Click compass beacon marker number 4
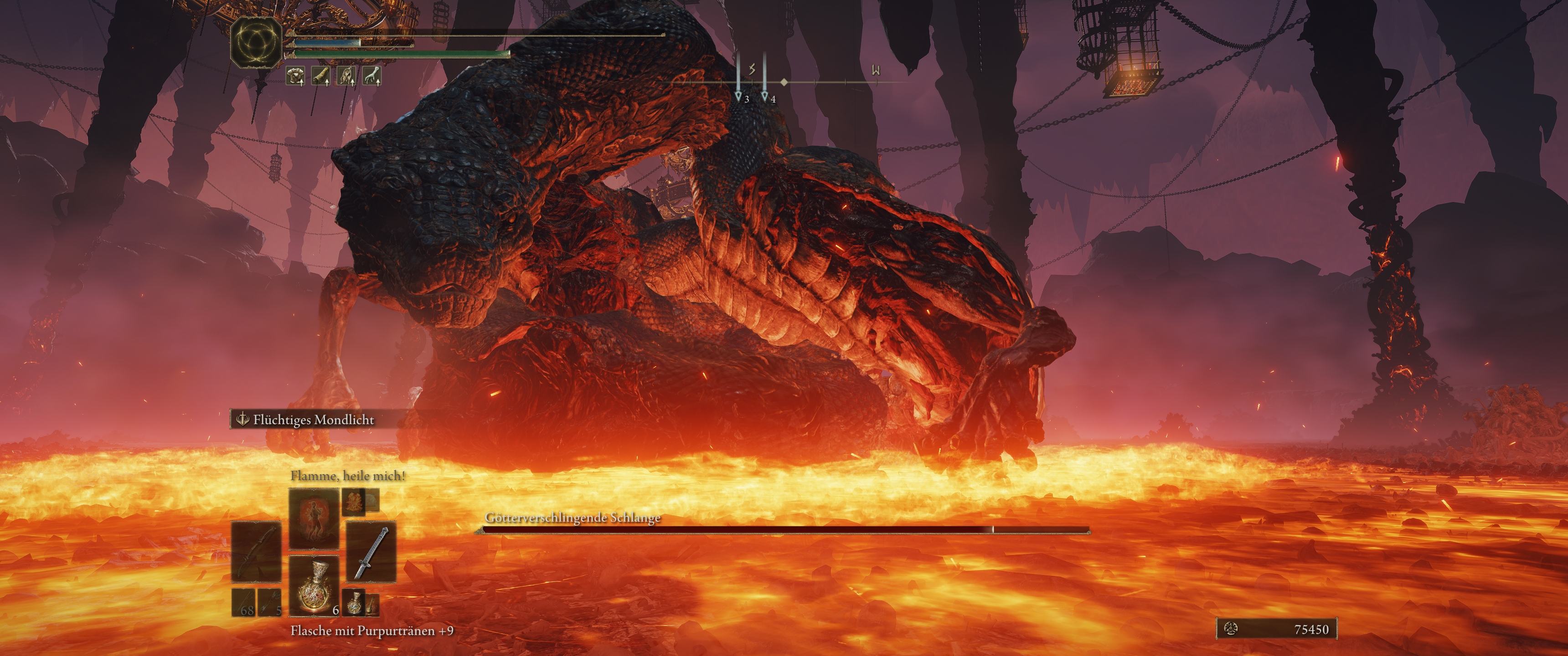Image resolution: width=1568 pixels, height=656 pixels. pyautogui.click(x=765, y=96)
